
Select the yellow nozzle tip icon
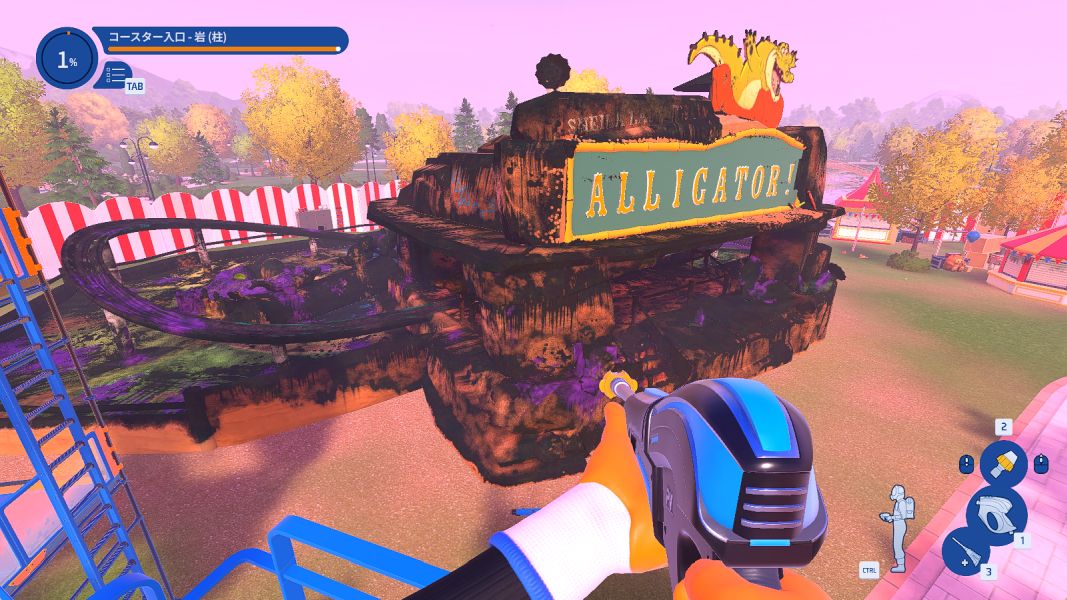click(x=1003, y=464)
